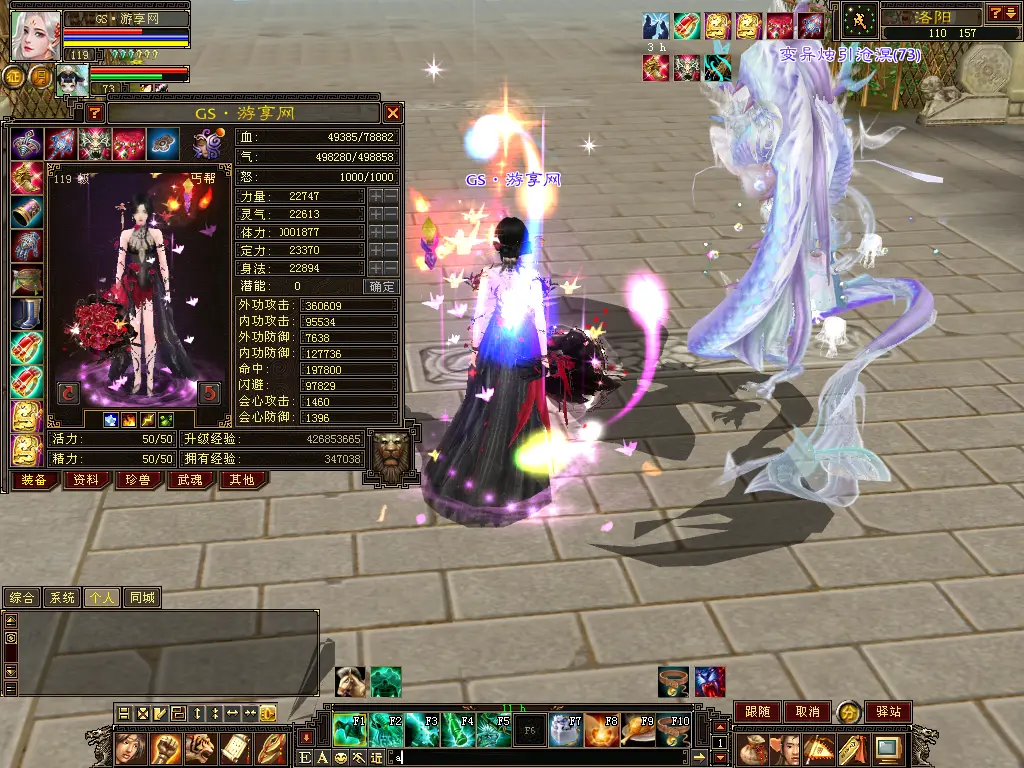Image resolution: width=1024 pixels, height=768 pixels.
Task: Open the 系统 chat tab
Action: (62, 598)
